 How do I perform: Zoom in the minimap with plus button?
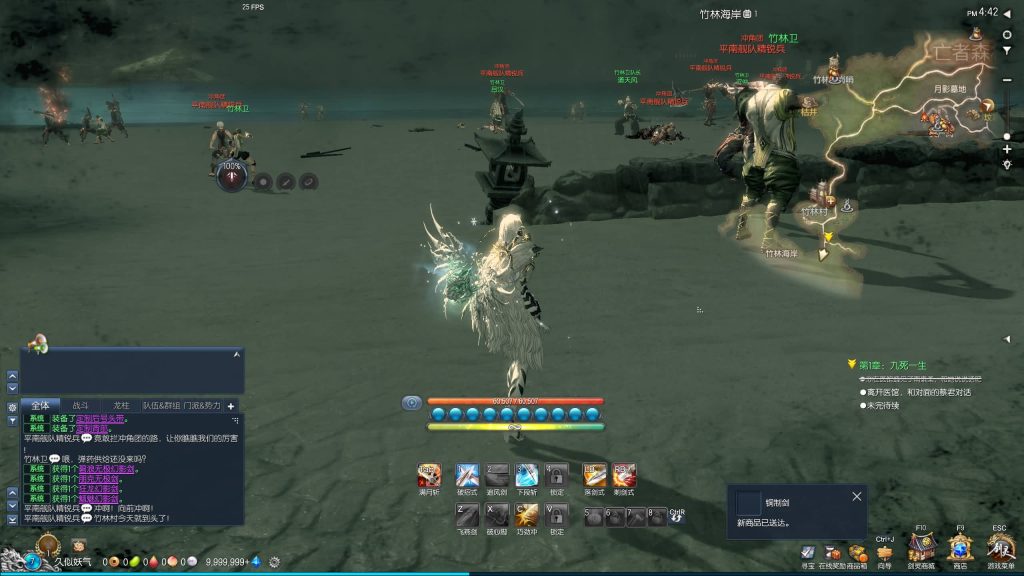click(x=1007, y=149)
